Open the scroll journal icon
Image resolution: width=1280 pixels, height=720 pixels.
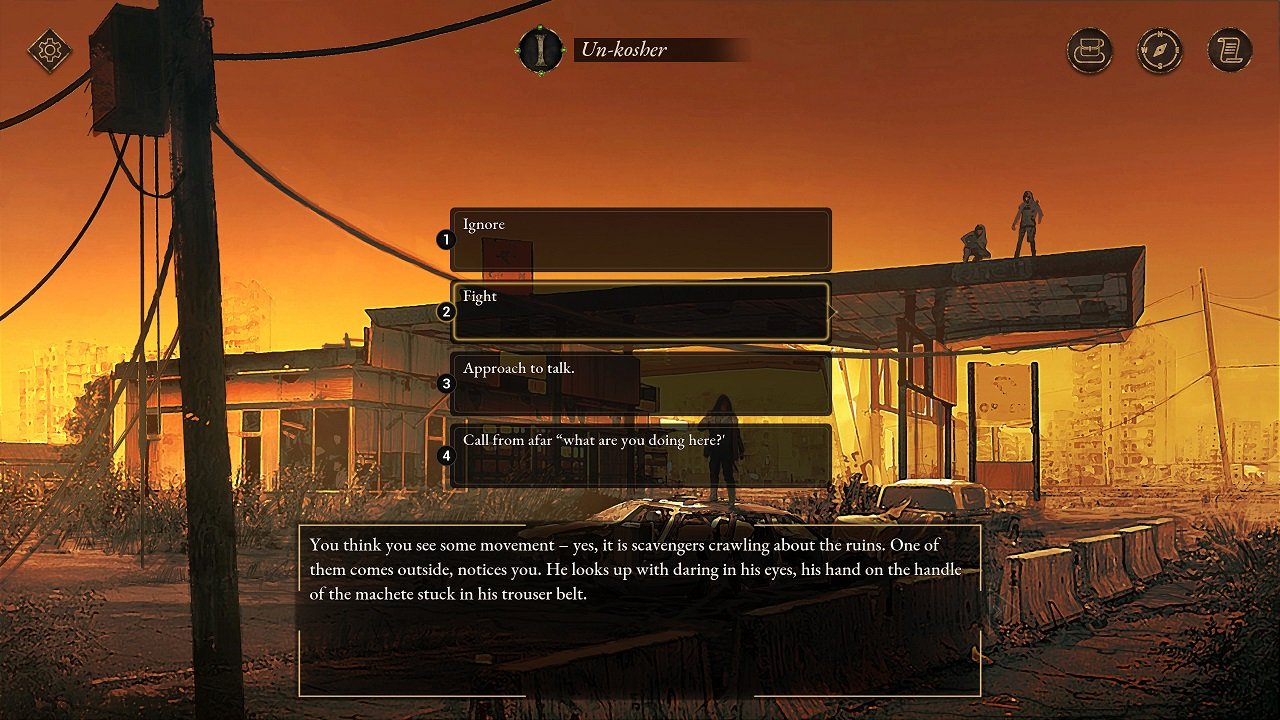pyautogui.click(x=1230, y=50)
